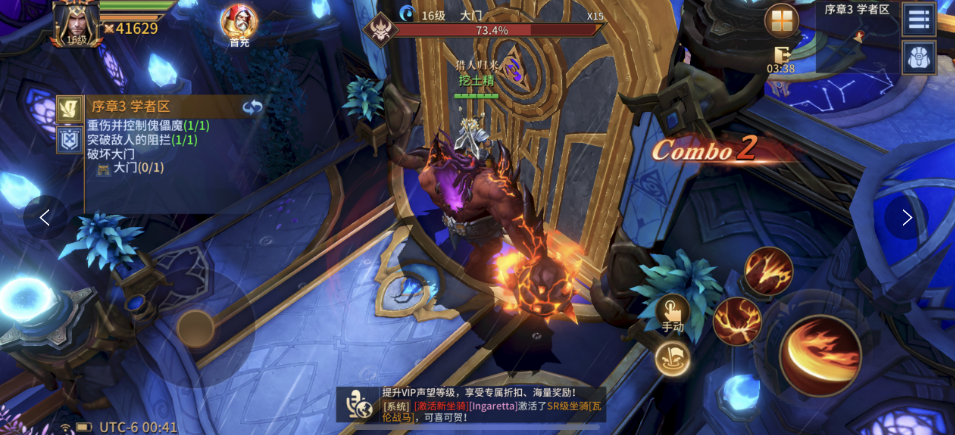Click the left arrow button

tap(45, 217)
